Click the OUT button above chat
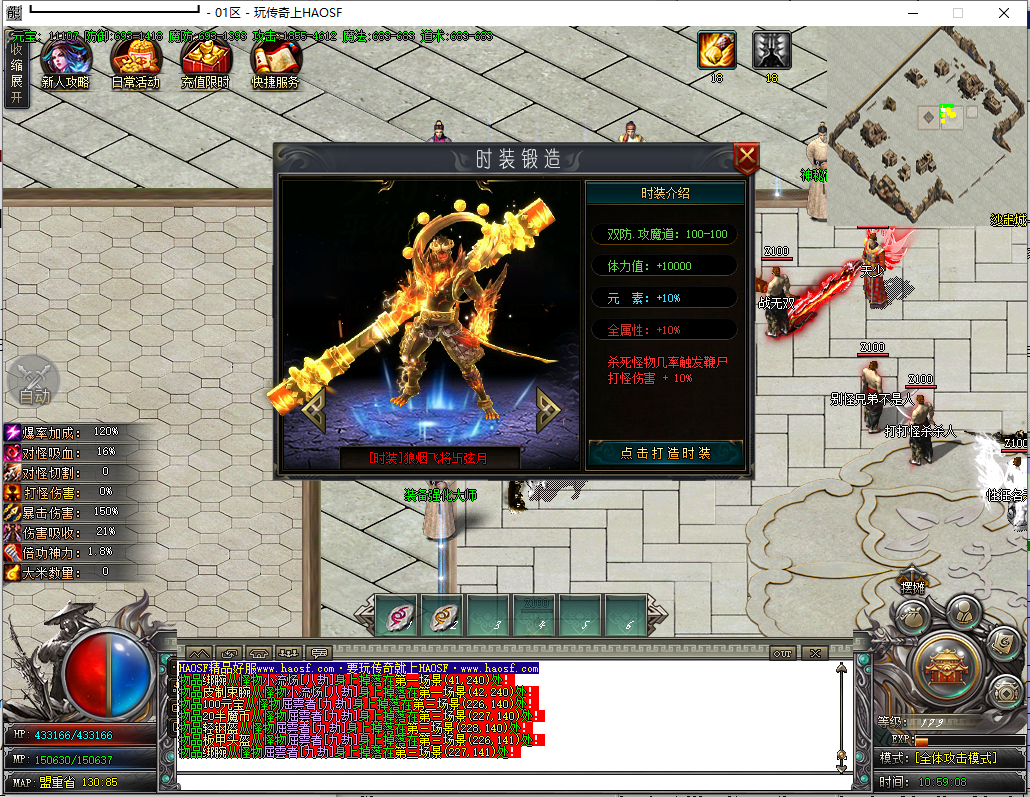Screen dimensions: 1030x797 pos(783,653)
